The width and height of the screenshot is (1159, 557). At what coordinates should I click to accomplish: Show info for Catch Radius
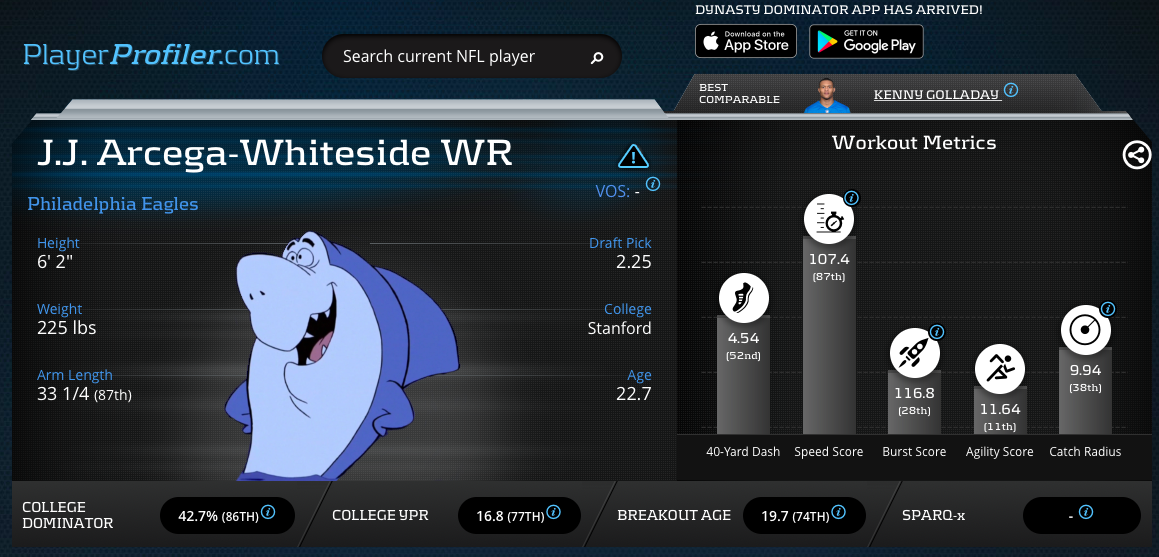point(1108,309)
